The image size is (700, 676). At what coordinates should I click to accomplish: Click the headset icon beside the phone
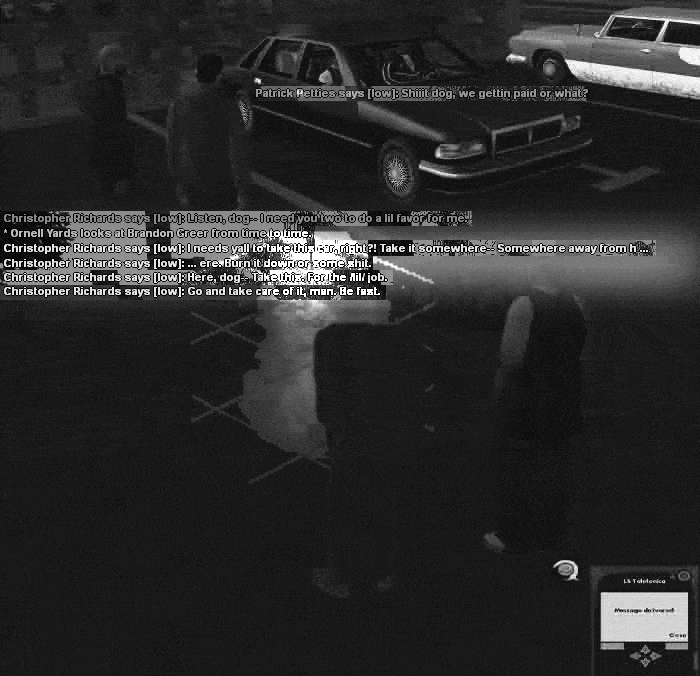(566, 570)
